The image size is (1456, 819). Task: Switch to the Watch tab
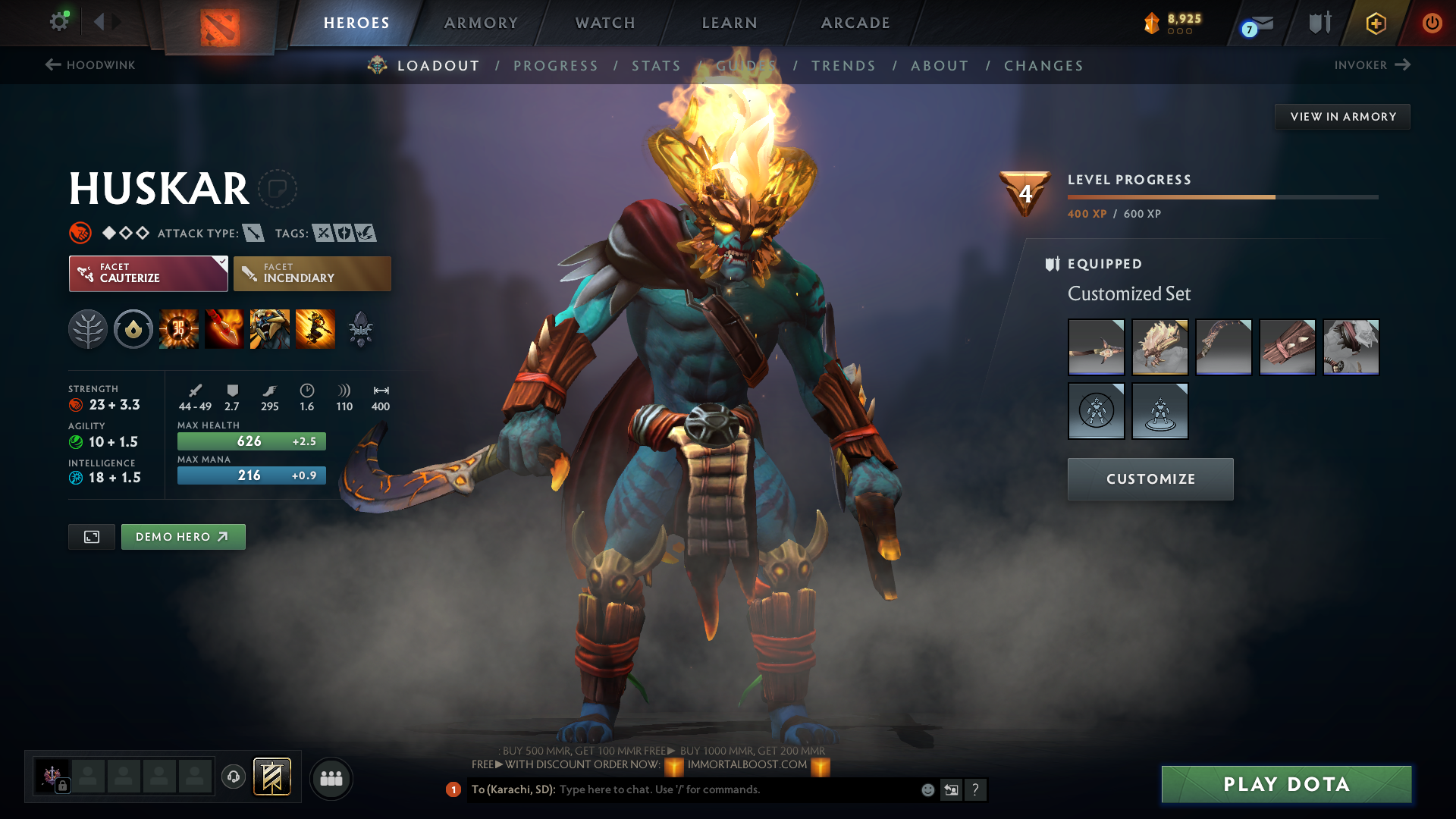605,23
